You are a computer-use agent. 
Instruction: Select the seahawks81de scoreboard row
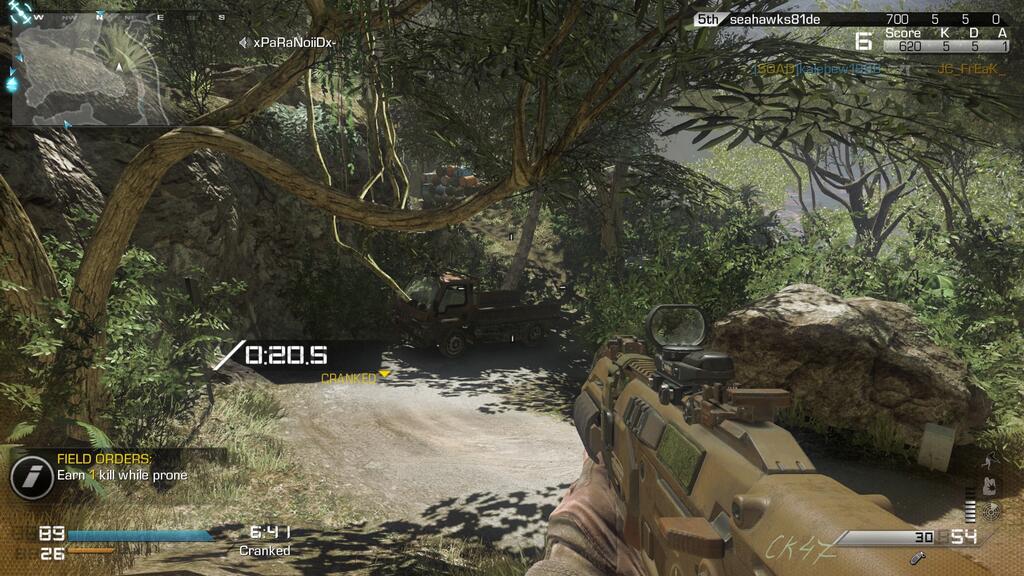click(x=848, y=19)
